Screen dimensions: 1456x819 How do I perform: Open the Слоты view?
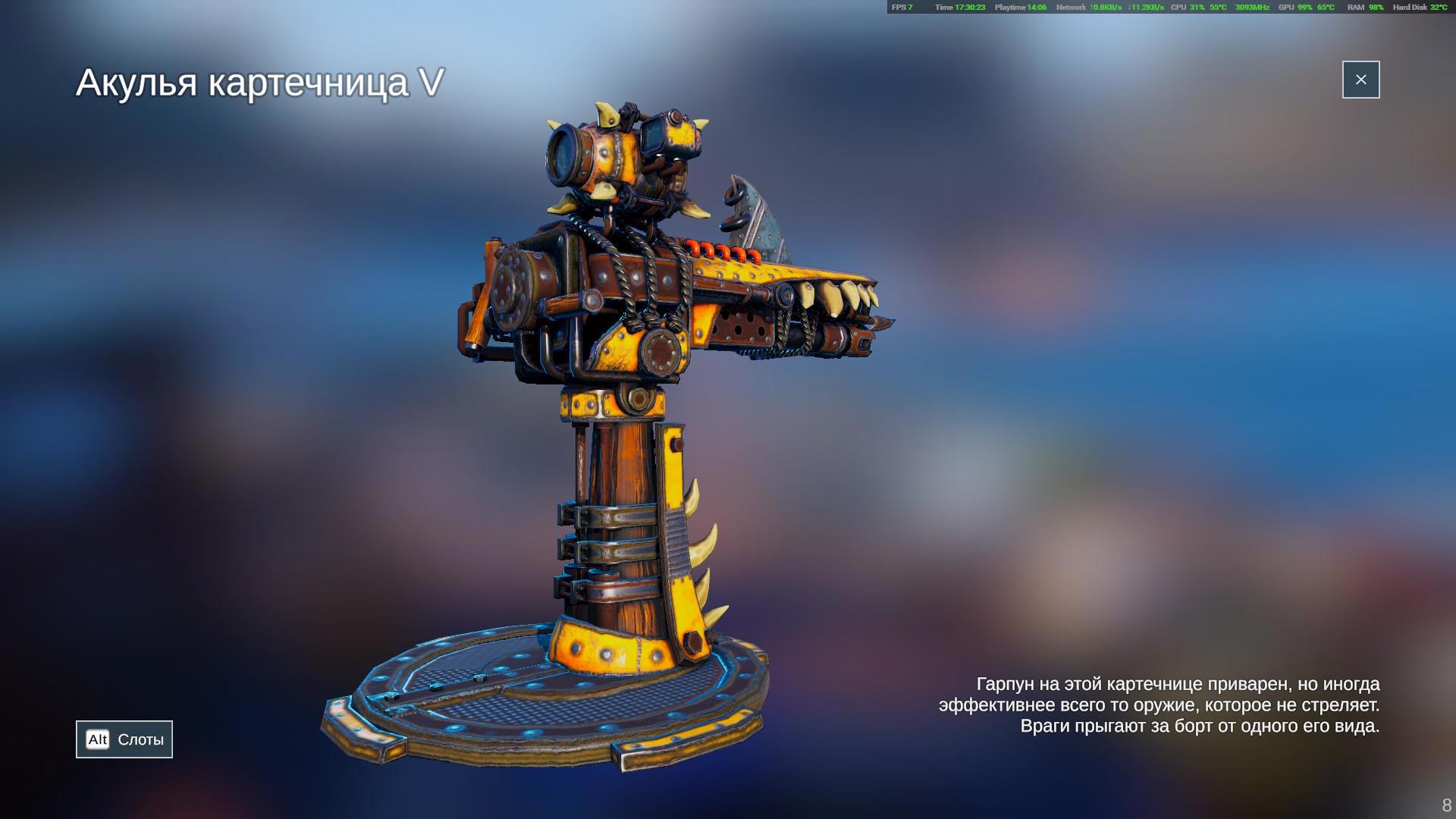[x=124, y=739]
